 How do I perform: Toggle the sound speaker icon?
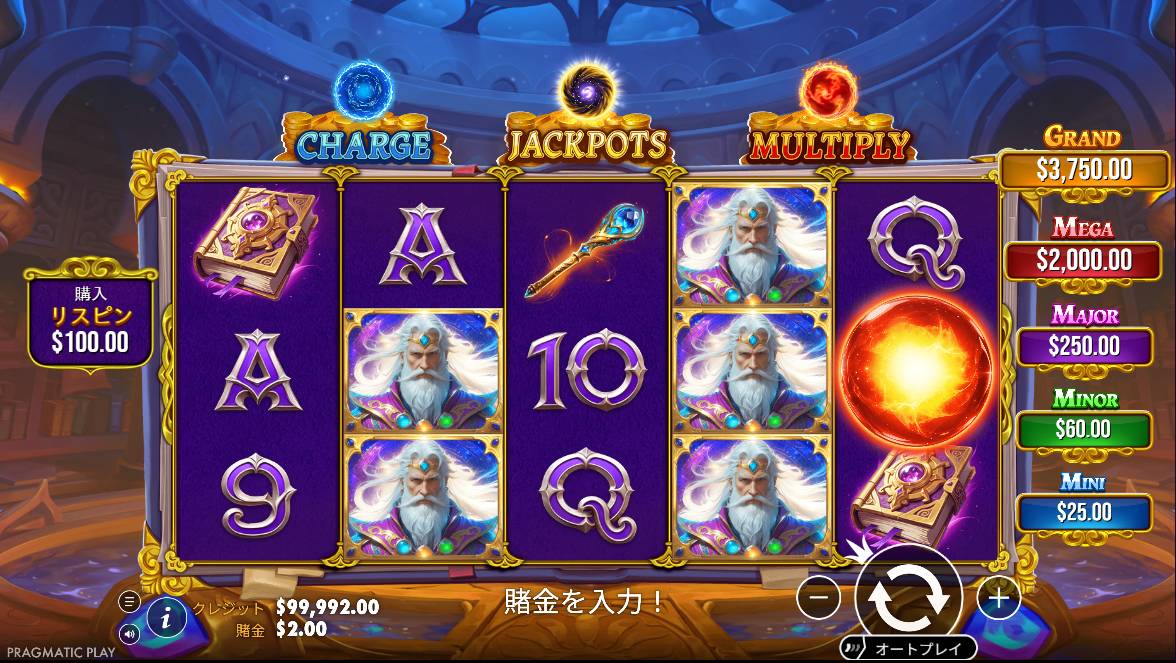129,633
